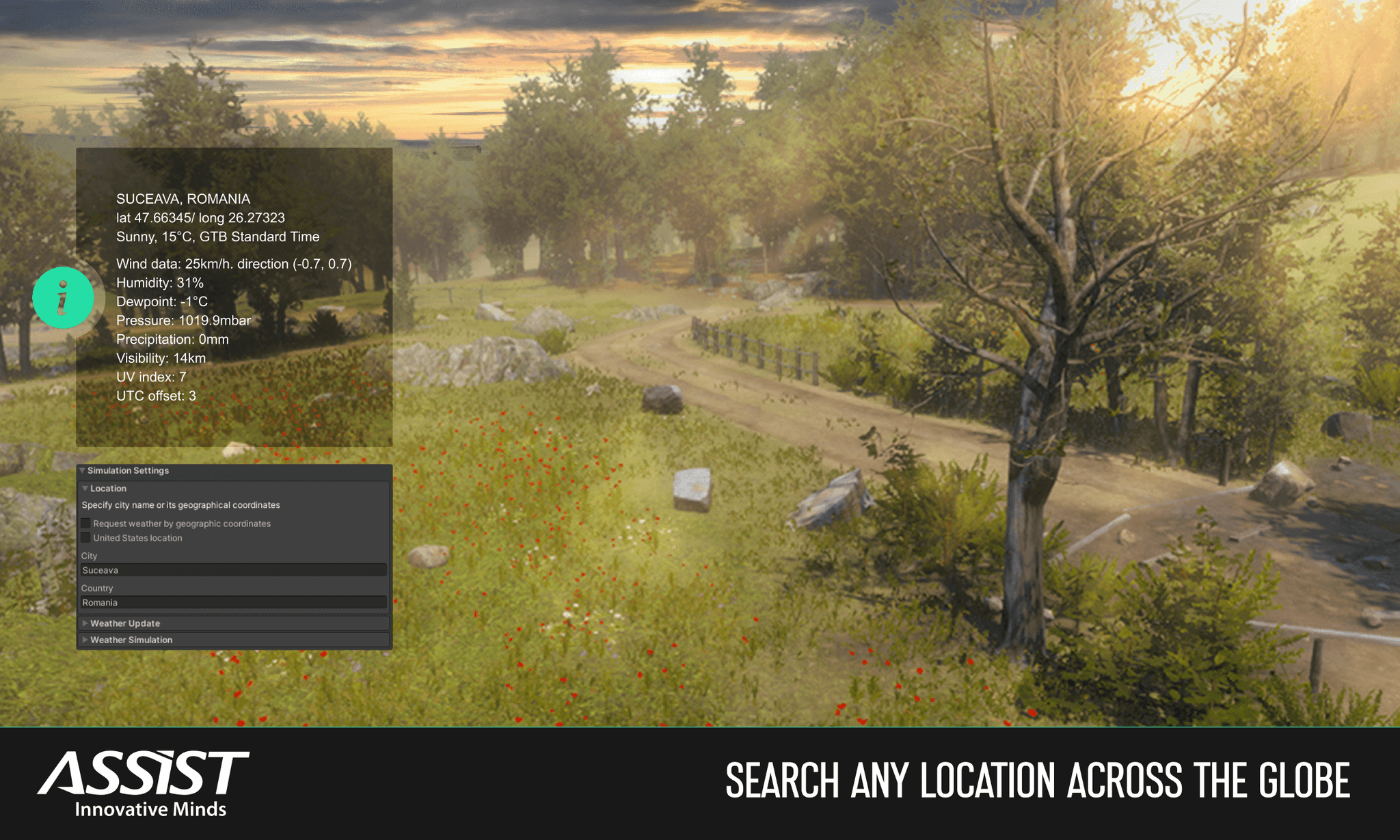Image resolution: width=1400 pixels, height=840 pixels.
Task: Click the Weather Simulation disclosure triangle
Action: coord(85,640)
